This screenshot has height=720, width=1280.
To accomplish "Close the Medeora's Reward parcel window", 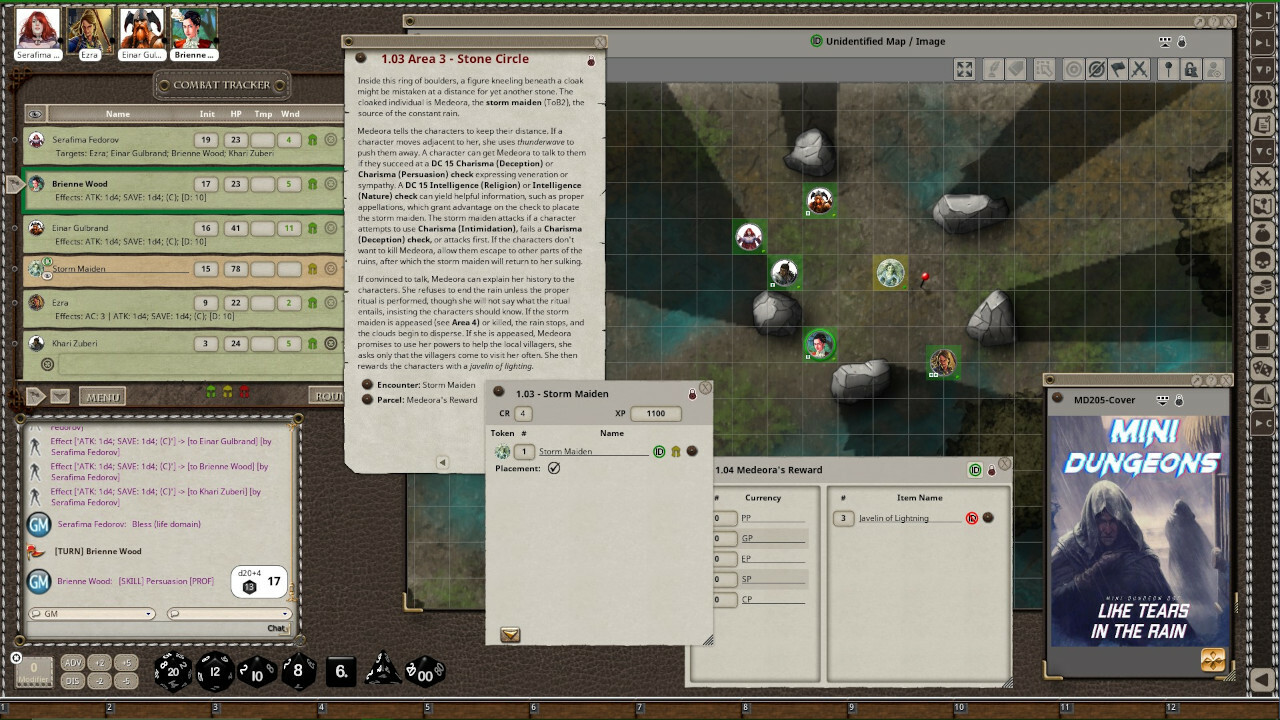I will point(1004,464).
